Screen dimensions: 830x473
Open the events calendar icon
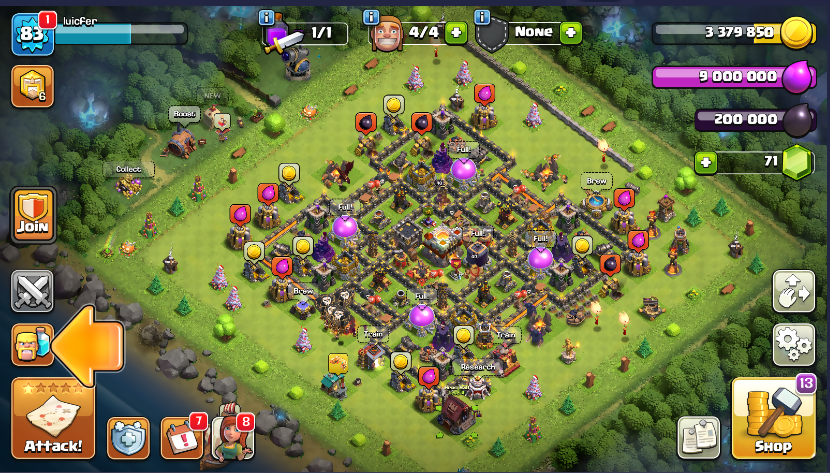pos(181,437)
